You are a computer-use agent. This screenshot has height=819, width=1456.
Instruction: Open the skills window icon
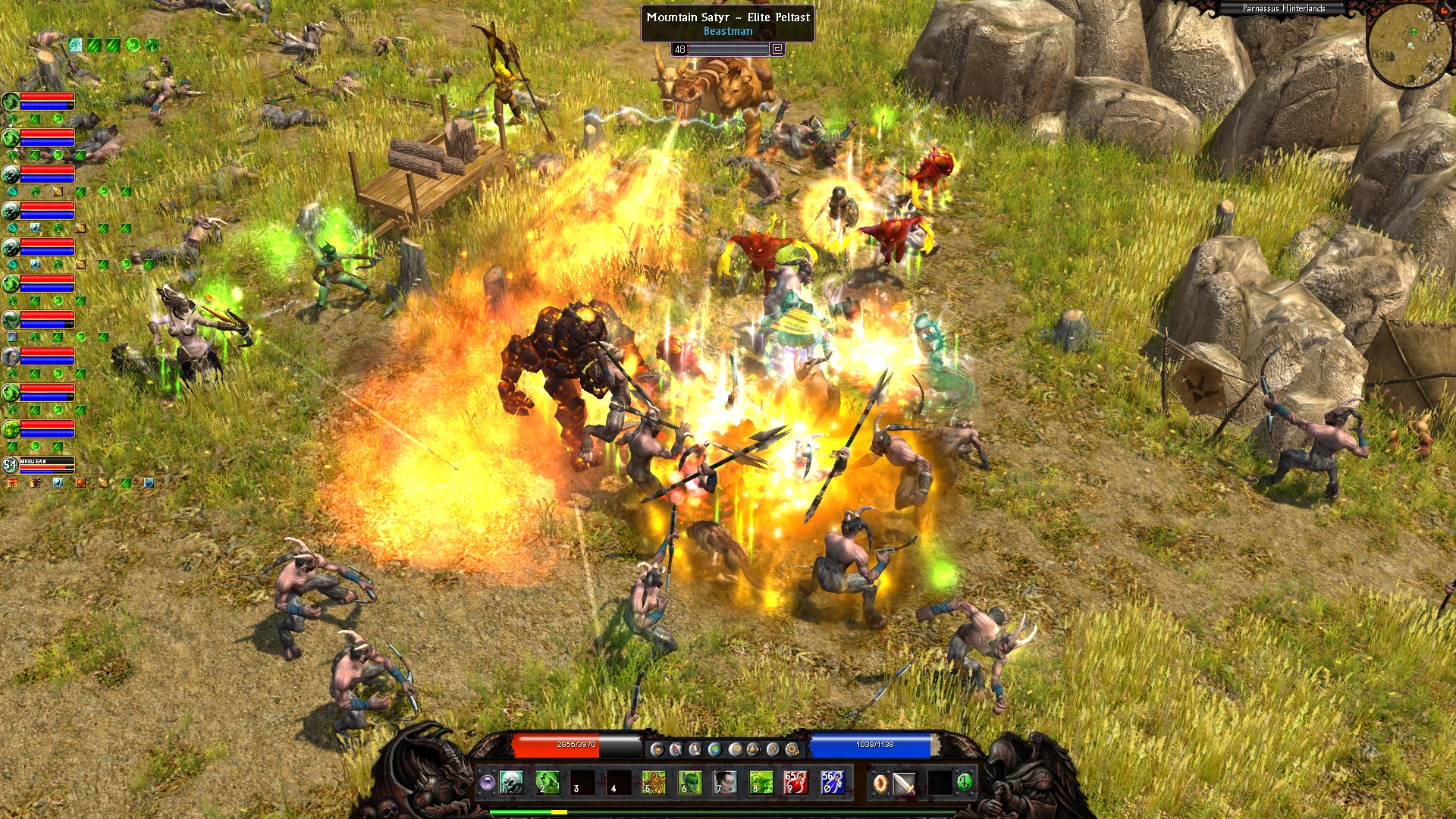[x=676, y=749]
